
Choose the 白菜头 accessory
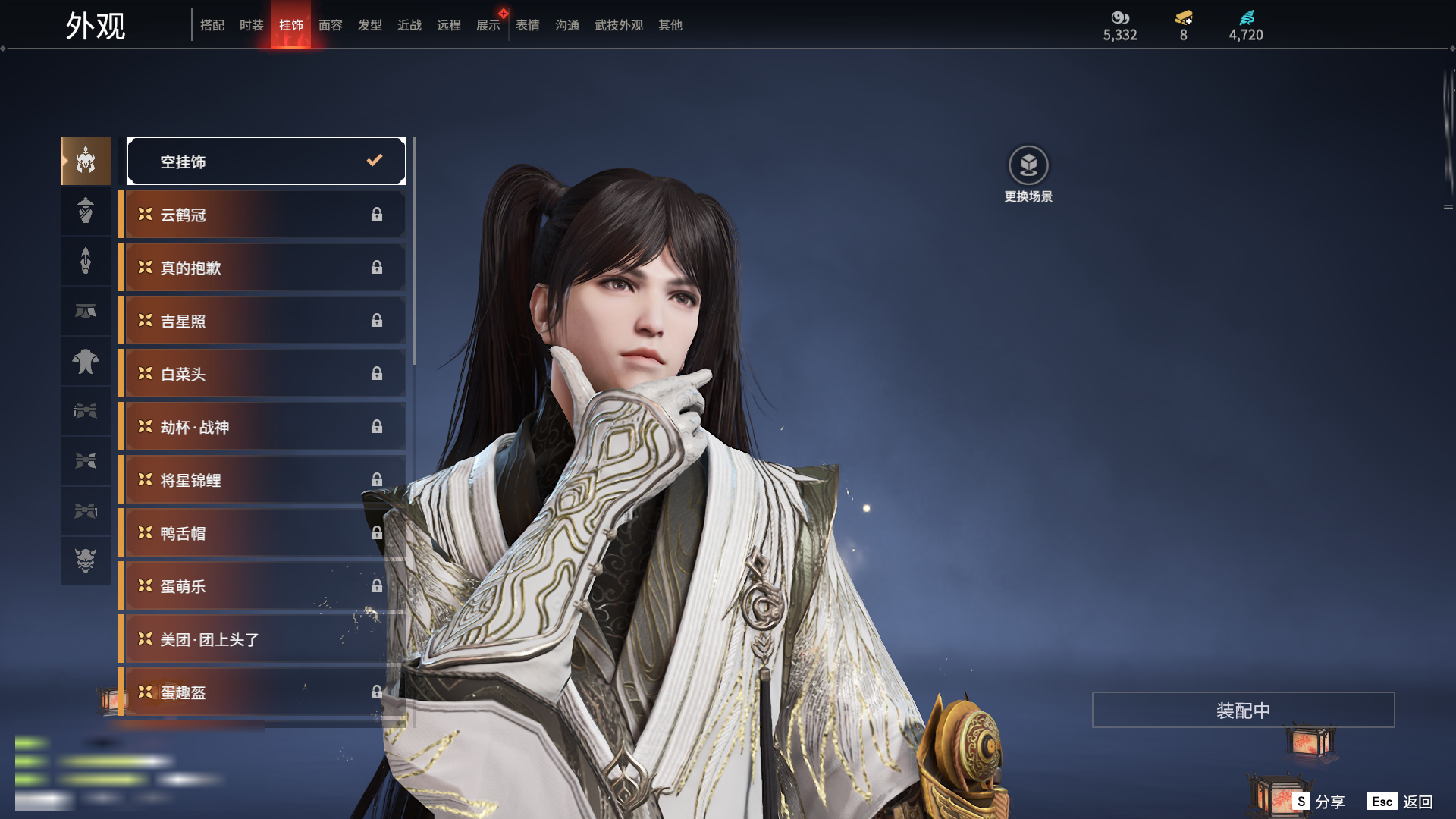click(x=262, y=374)
